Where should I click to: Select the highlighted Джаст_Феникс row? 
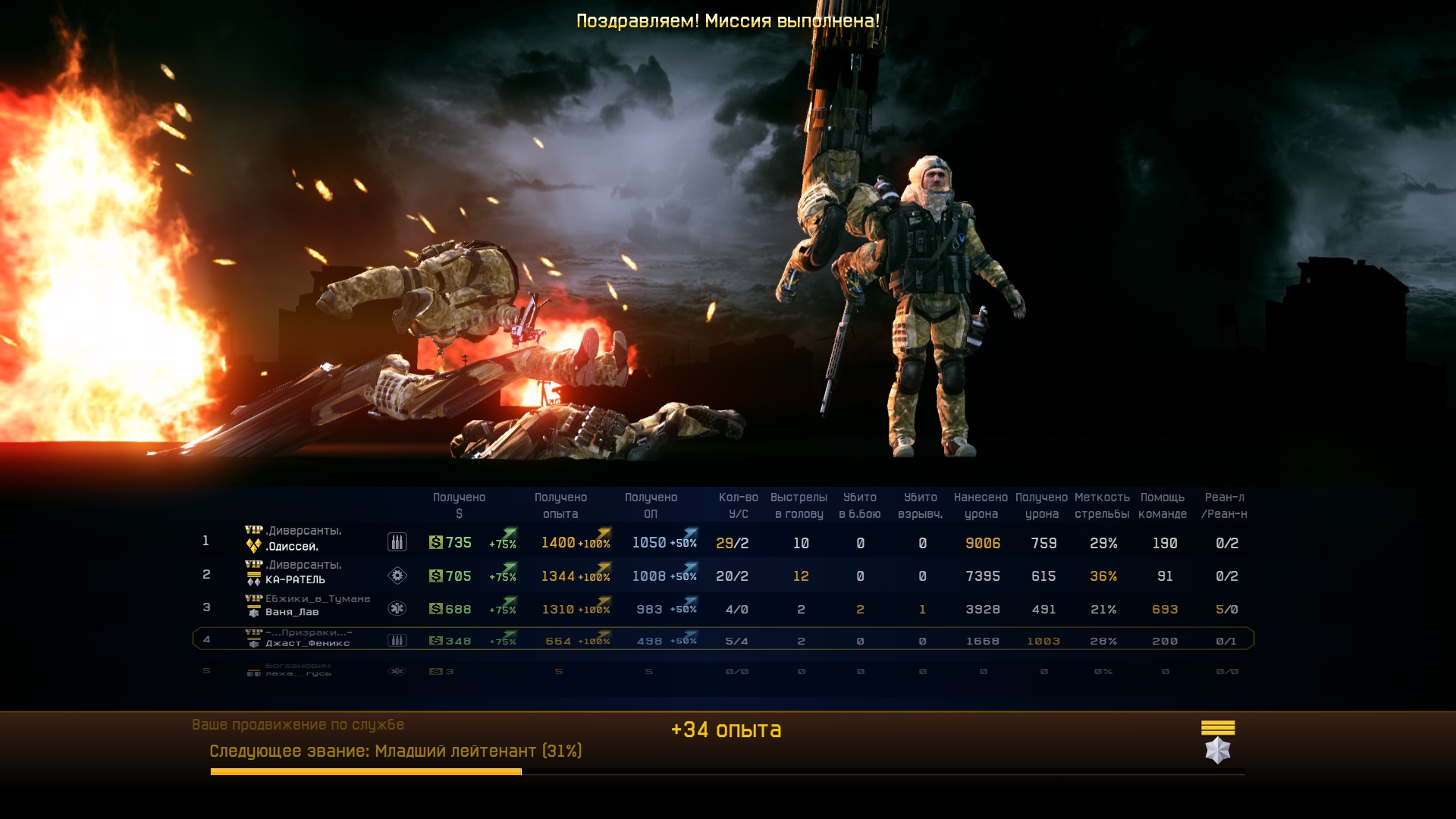click(307, 643)
